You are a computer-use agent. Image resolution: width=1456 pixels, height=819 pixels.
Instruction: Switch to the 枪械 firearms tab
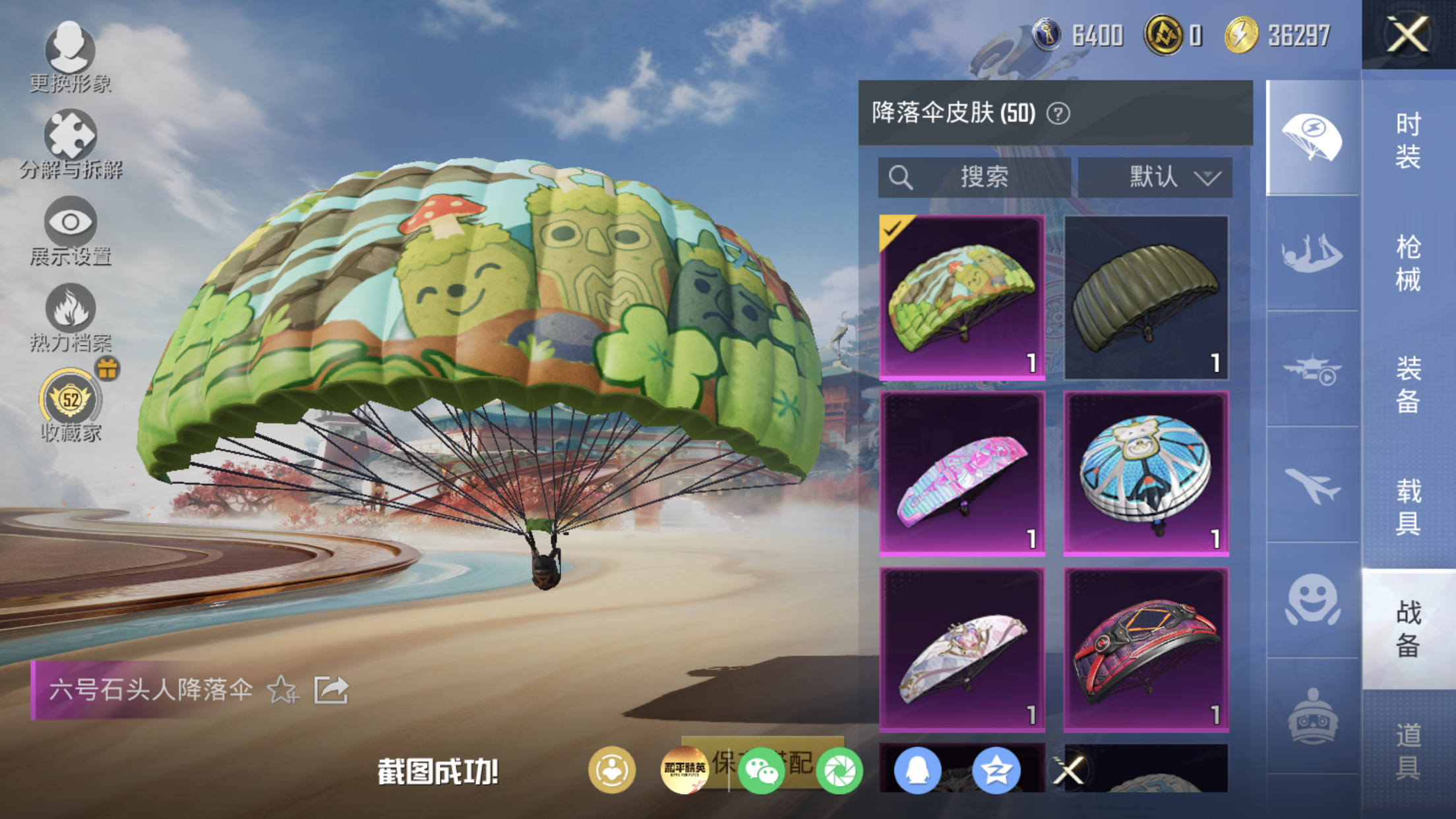point(1408,262)
